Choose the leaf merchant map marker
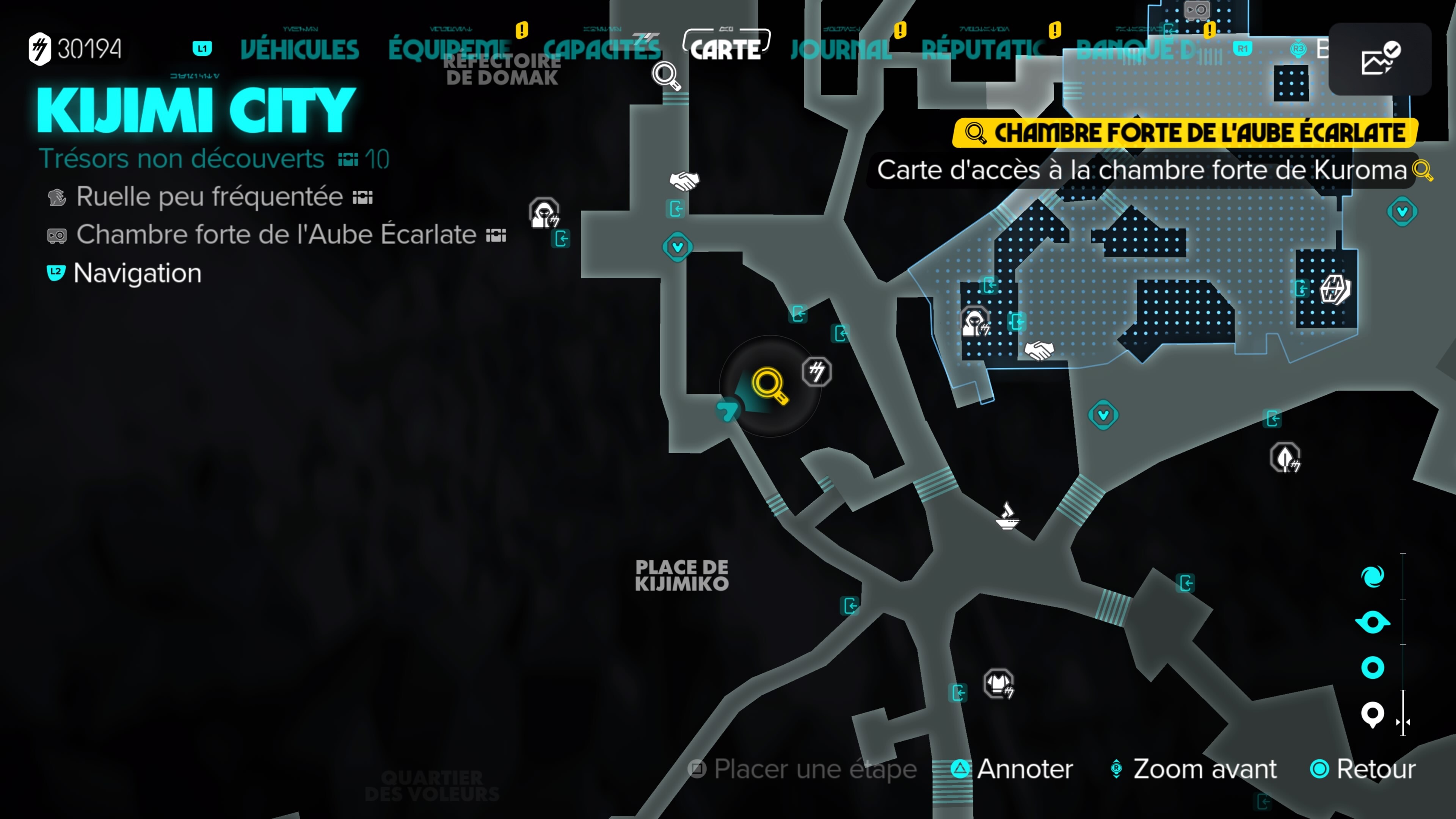Screen dimensions: 1456x819 pos(1285,457)
